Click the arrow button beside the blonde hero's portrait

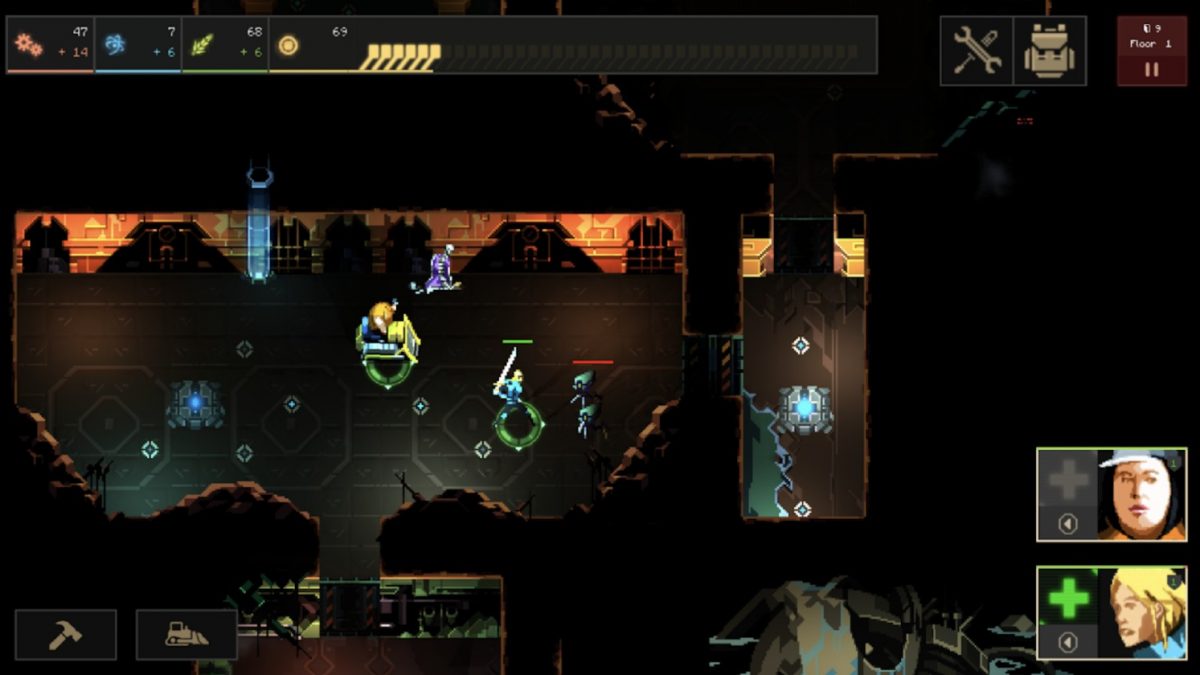point(1067,642)
